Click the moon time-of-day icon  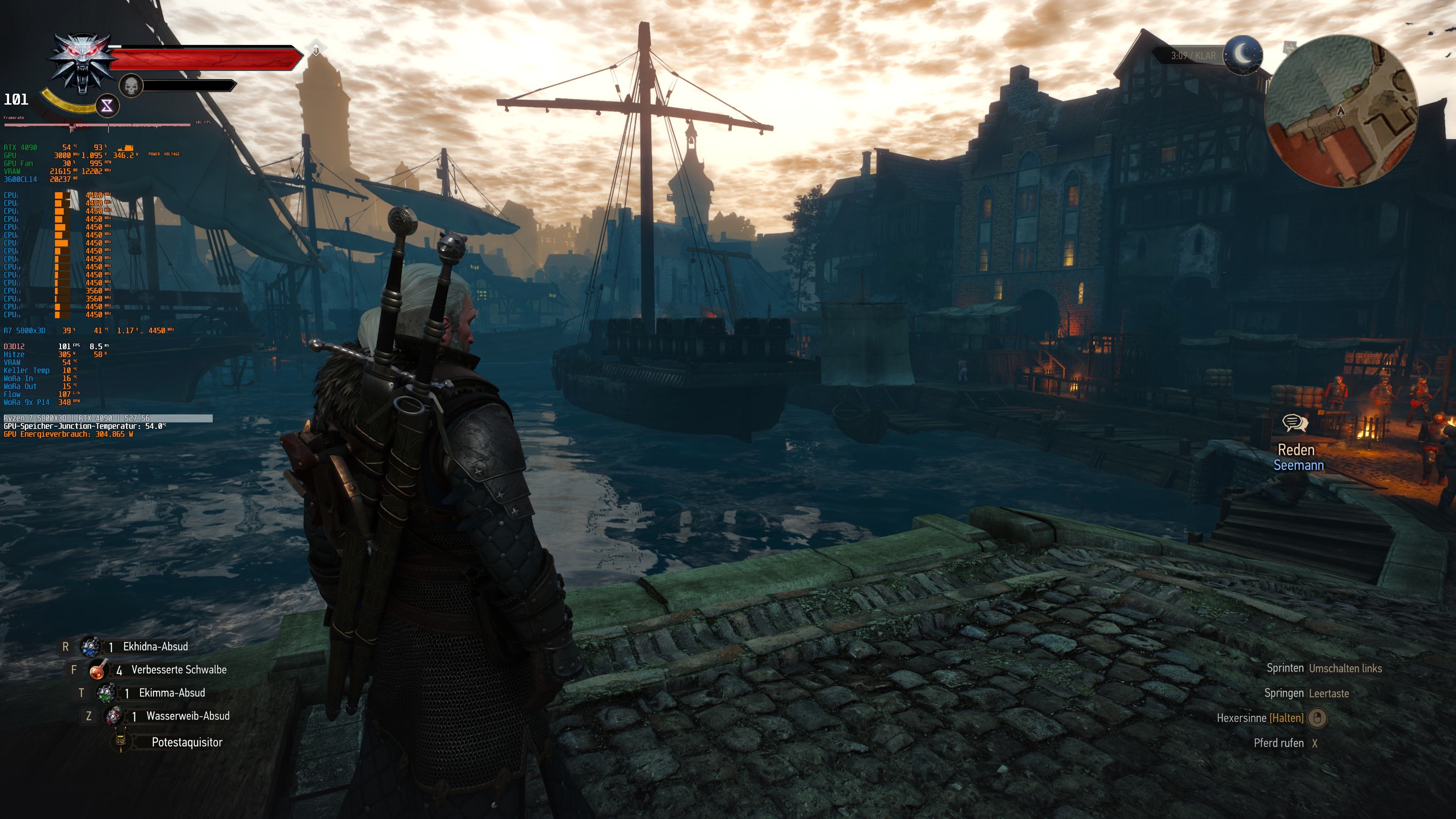coord(1243,55)
